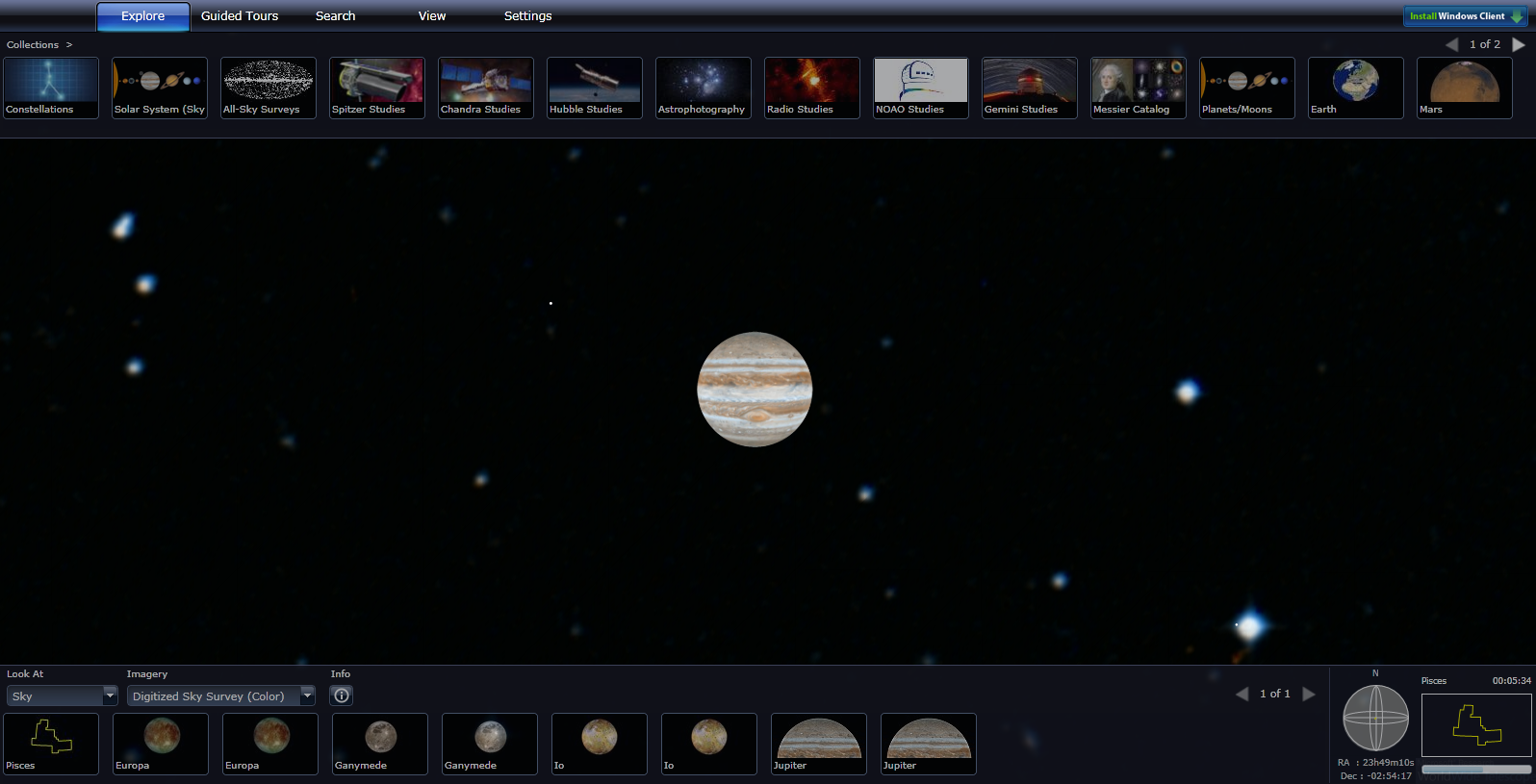Open the Messier Catalog collection

tap(1138, 88)
